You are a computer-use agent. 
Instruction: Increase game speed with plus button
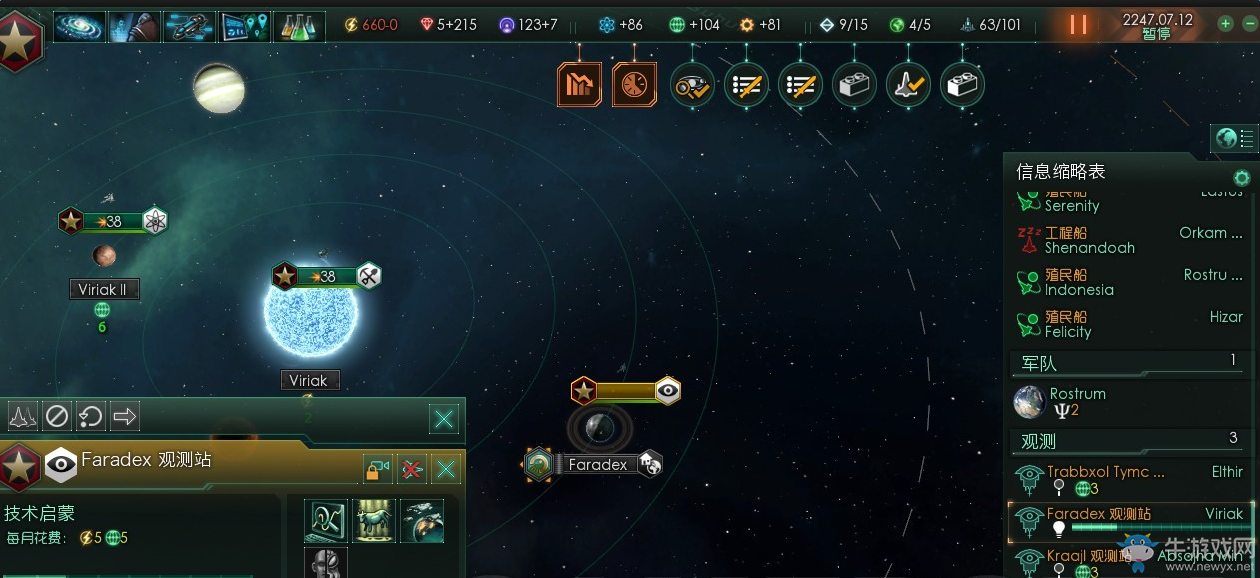(x=1225, y=23)
